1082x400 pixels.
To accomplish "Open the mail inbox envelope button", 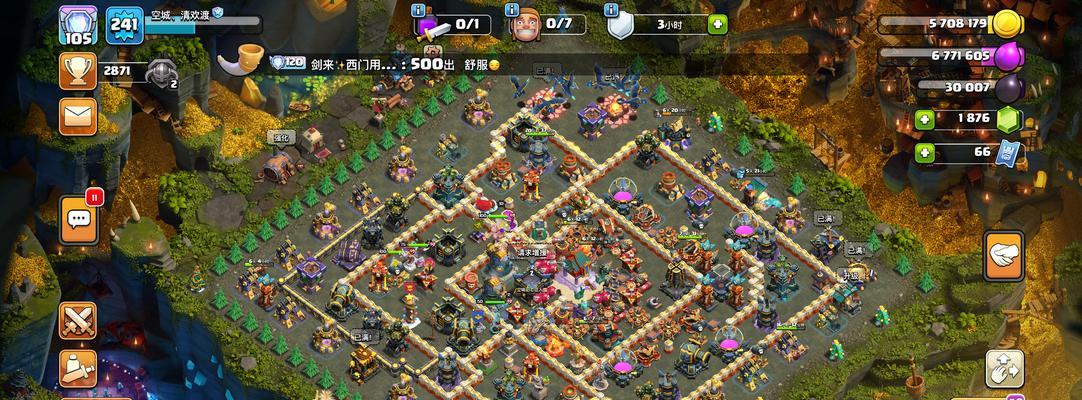I will click(77, 116).
